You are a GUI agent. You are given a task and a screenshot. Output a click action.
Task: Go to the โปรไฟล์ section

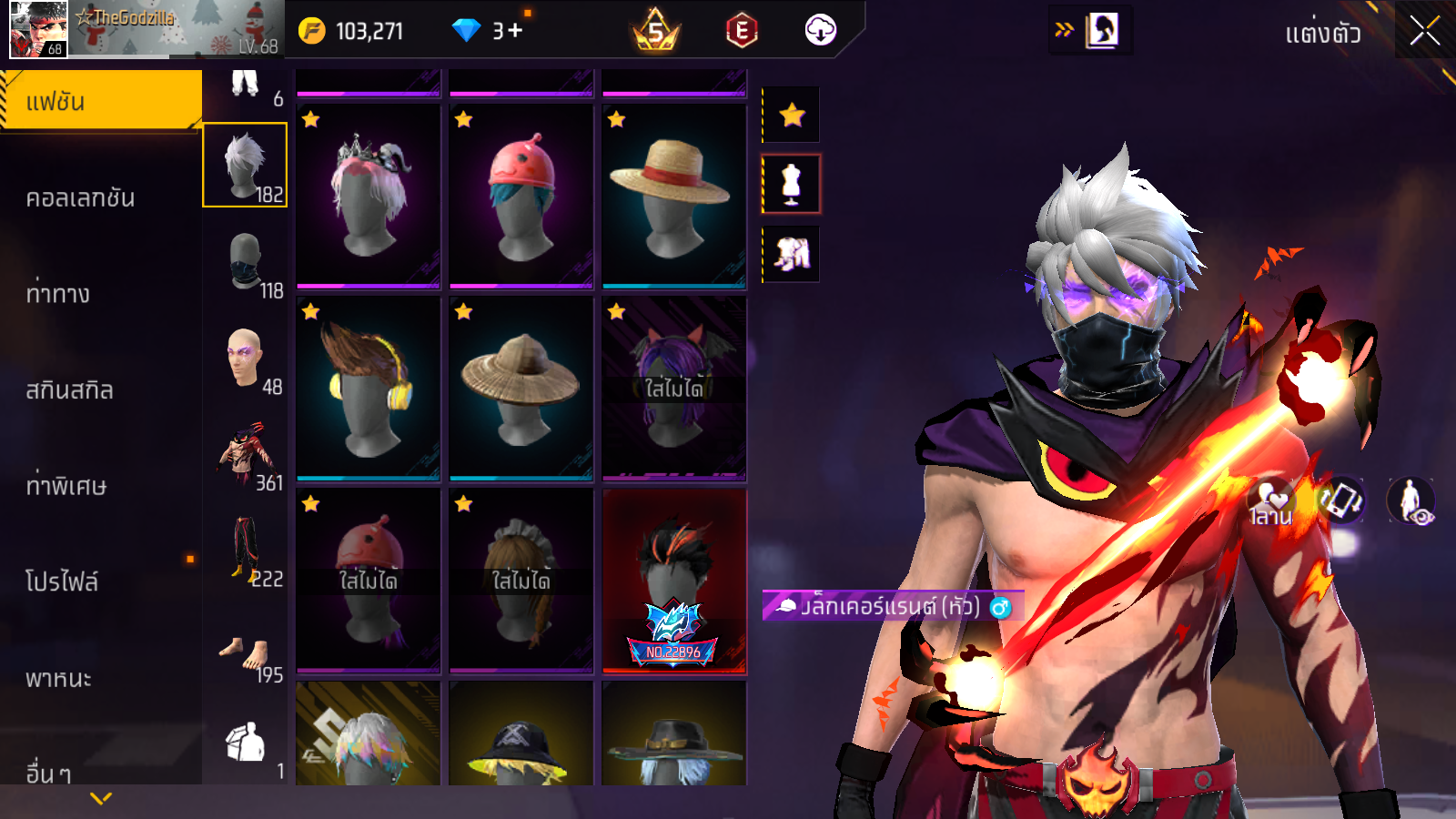[x=62, y=581]
